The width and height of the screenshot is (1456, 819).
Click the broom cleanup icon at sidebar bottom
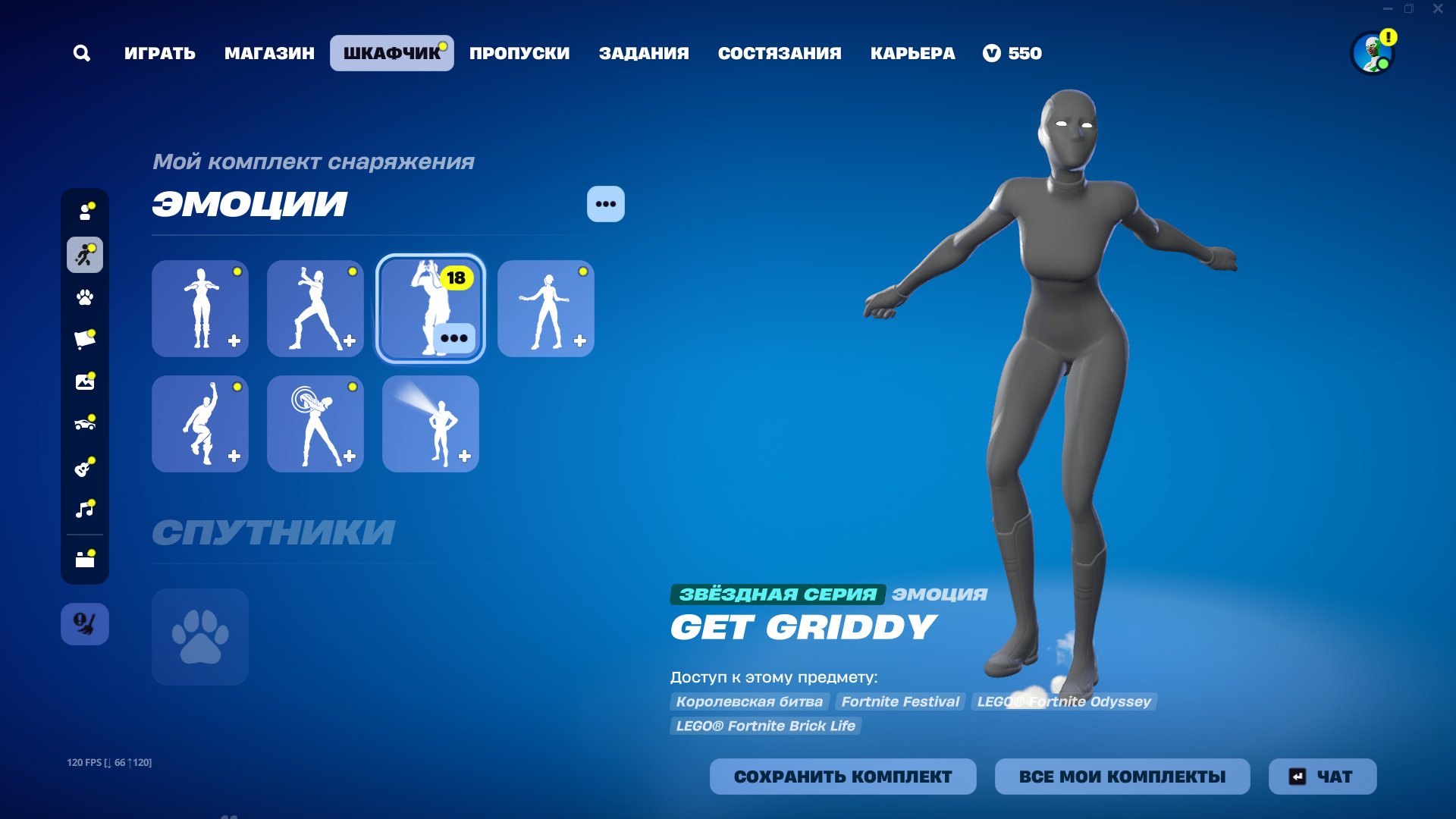click(x=85, y=624)
